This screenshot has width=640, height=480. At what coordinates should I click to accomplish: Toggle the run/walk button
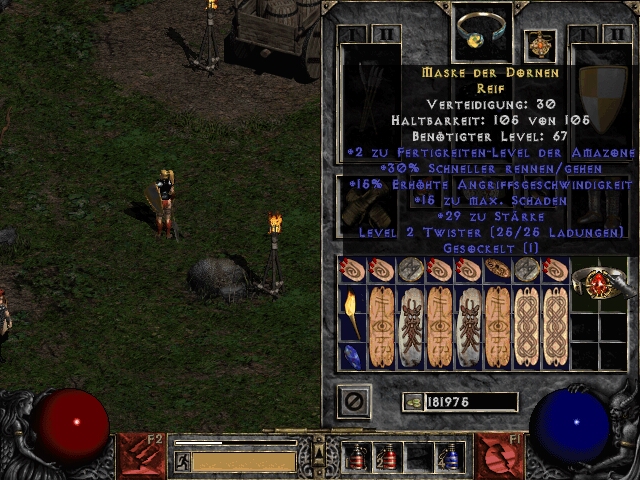183,461
